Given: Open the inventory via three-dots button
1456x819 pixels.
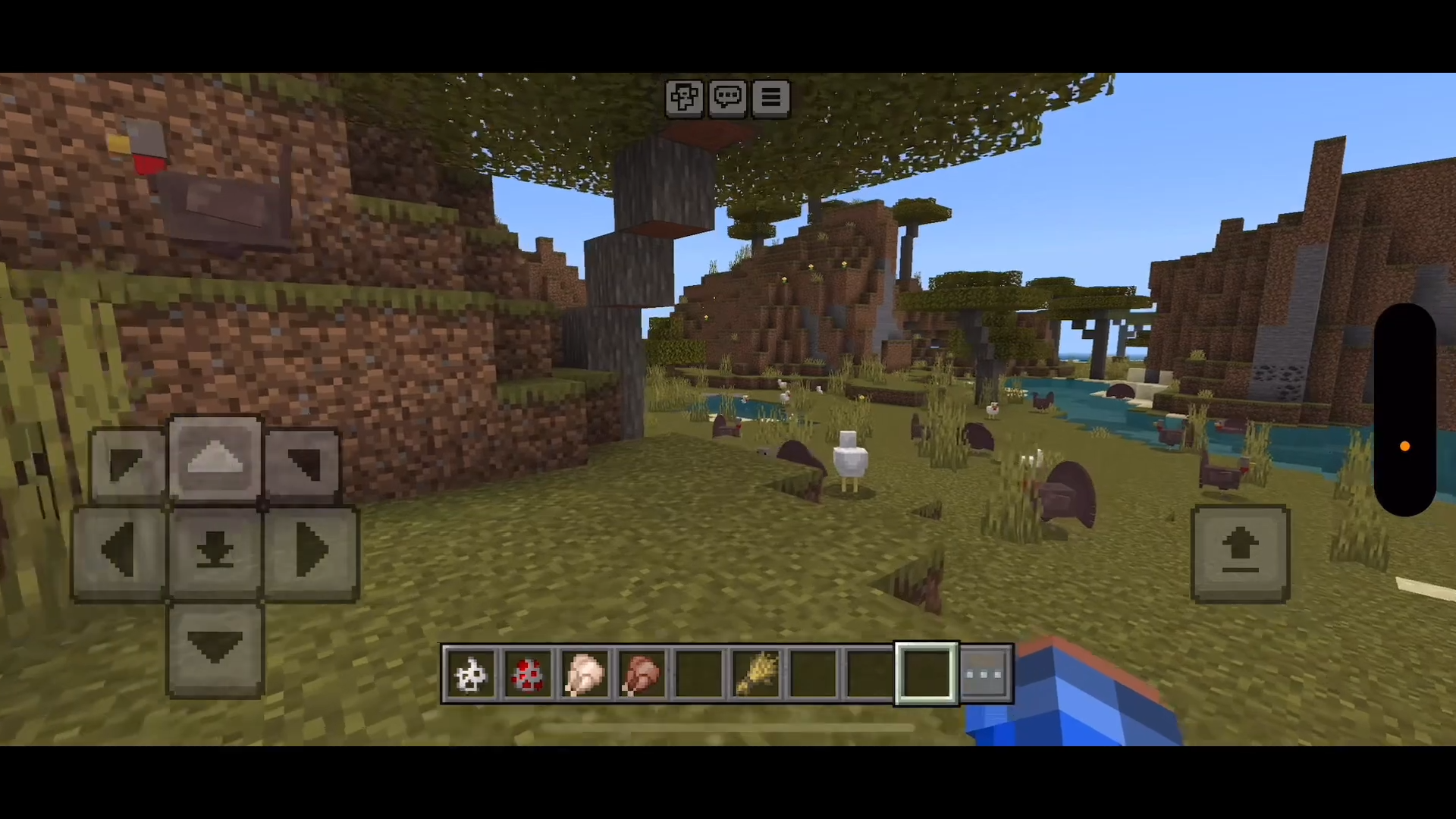Looking at the screenshot, I should point(985,674).
